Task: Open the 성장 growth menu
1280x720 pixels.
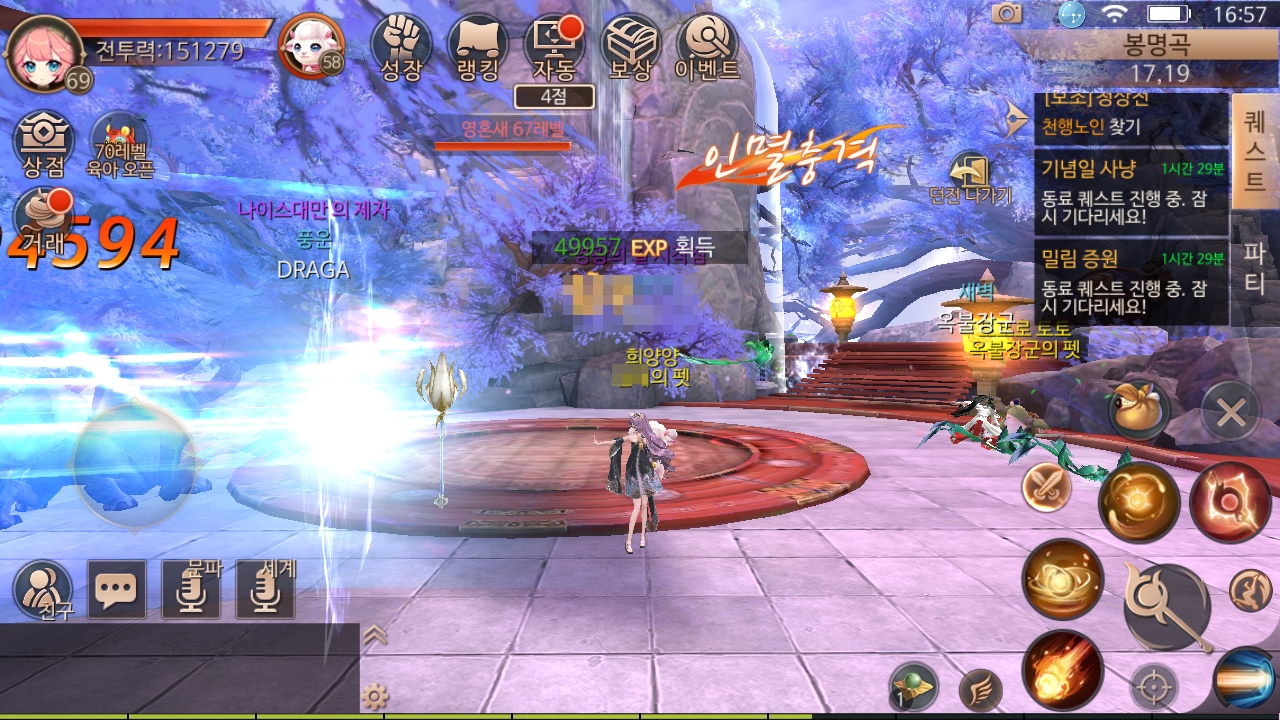Action: 402,46
